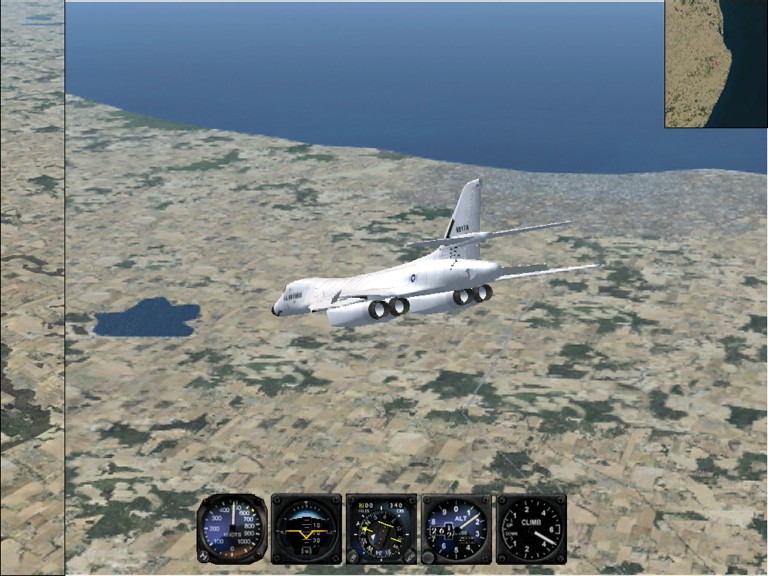
Task: Select the ALT altimeter gauge
Action: (456, 528)
